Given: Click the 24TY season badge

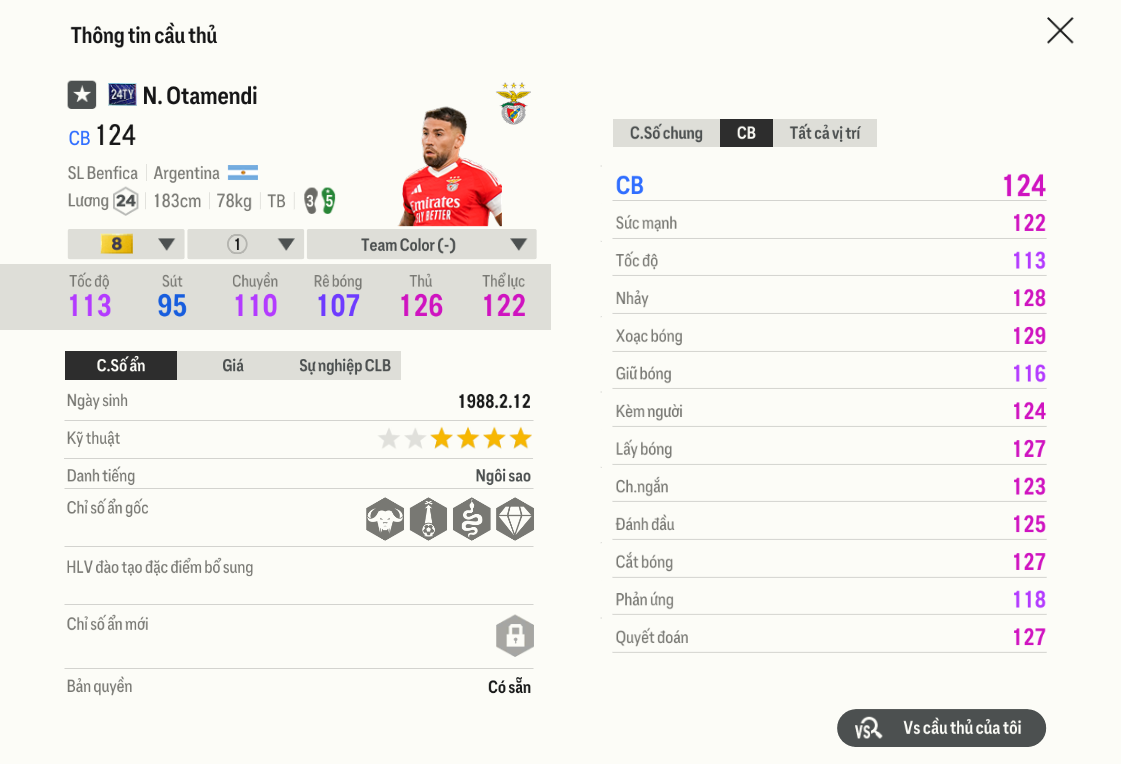Looking at the screenshot, I should click(x=122, y=95).
